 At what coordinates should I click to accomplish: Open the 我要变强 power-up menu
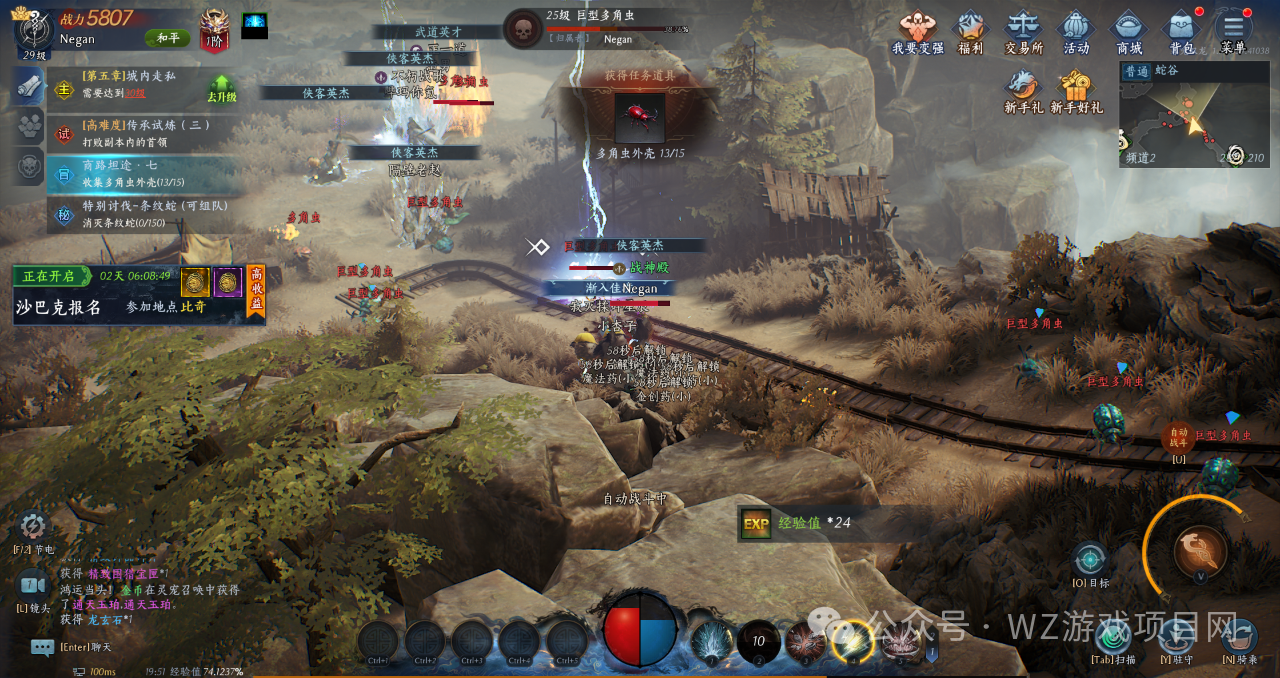click(917, 30)
